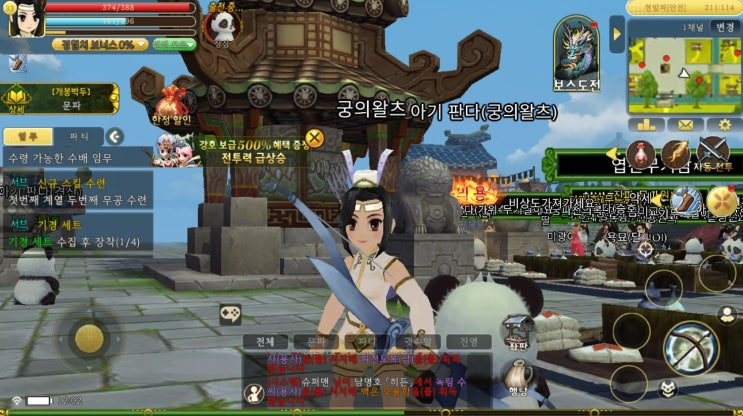Open the player character portrait
The width and height of the screenshot is (743, 416).
(25, 19)
